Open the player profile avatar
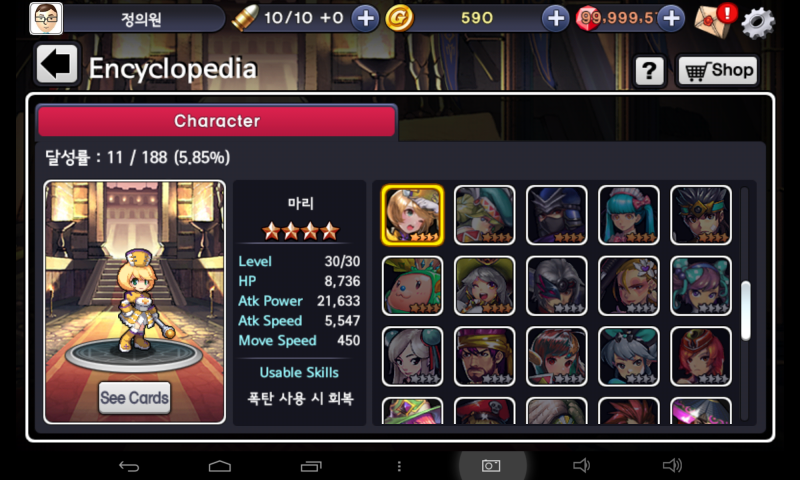Viewport: 800px width, 480px height. point(46,18)
